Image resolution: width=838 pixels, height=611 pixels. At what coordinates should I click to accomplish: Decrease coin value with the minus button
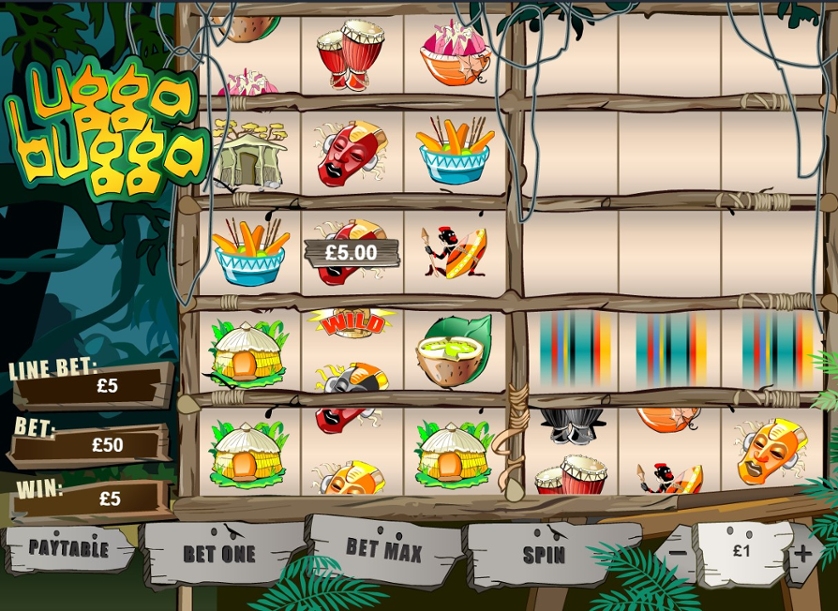677,552
